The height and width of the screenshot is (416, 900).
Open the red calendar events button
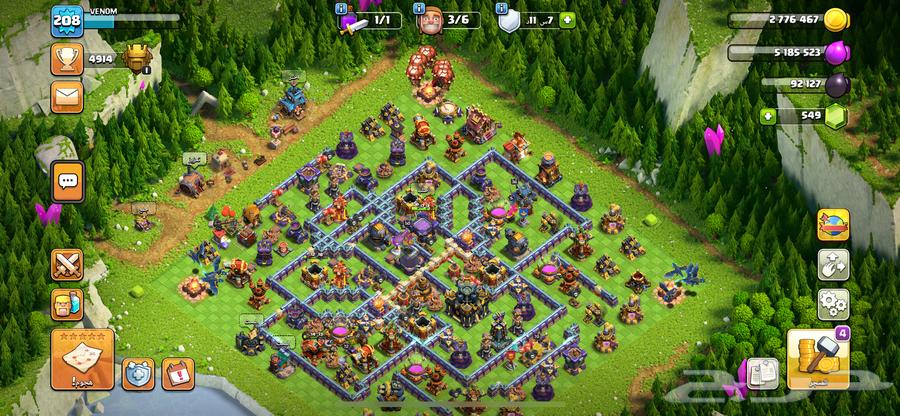pos(177,374)
